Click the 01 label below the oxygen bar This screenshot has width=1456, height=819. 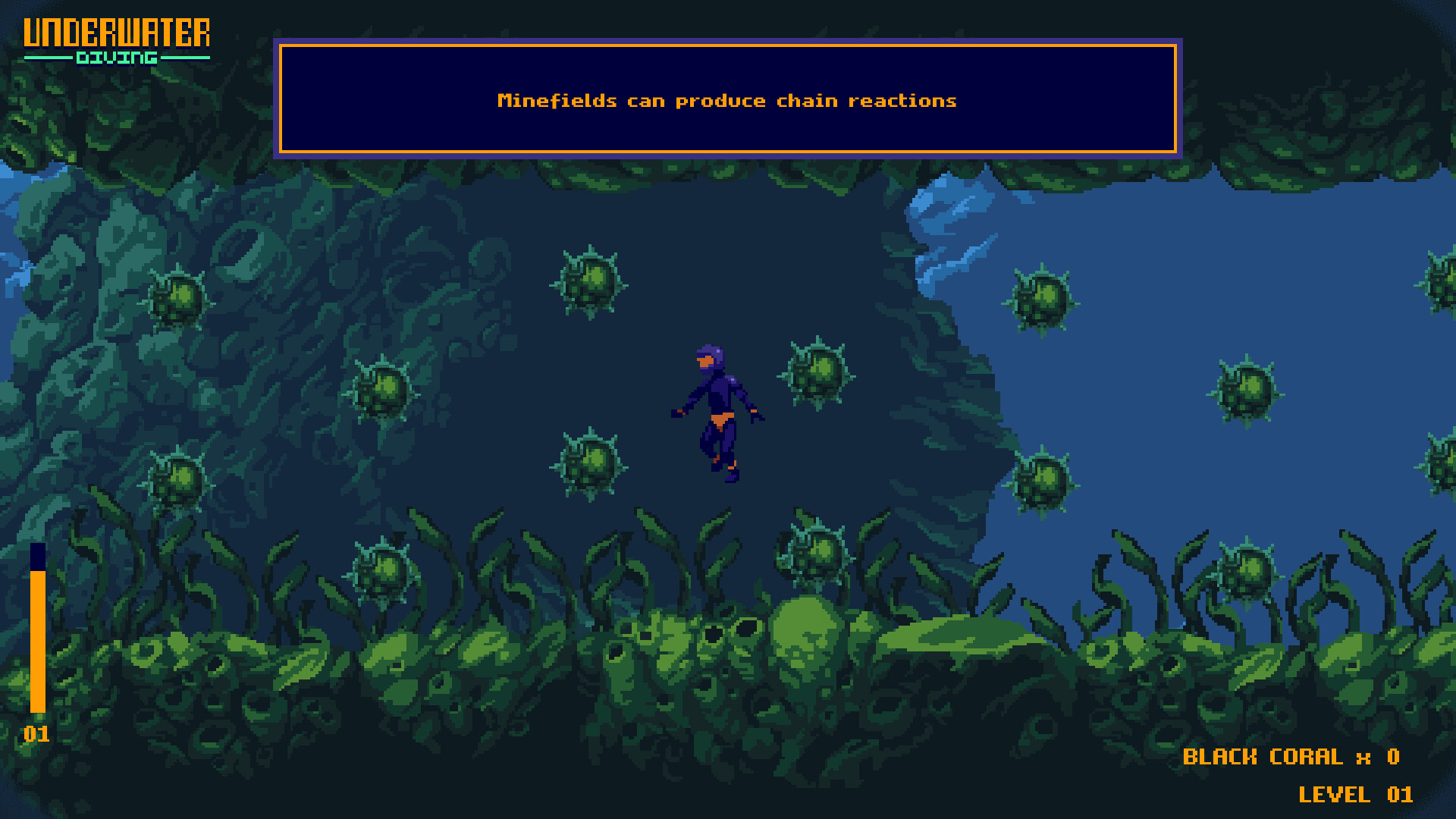(36, 734)
